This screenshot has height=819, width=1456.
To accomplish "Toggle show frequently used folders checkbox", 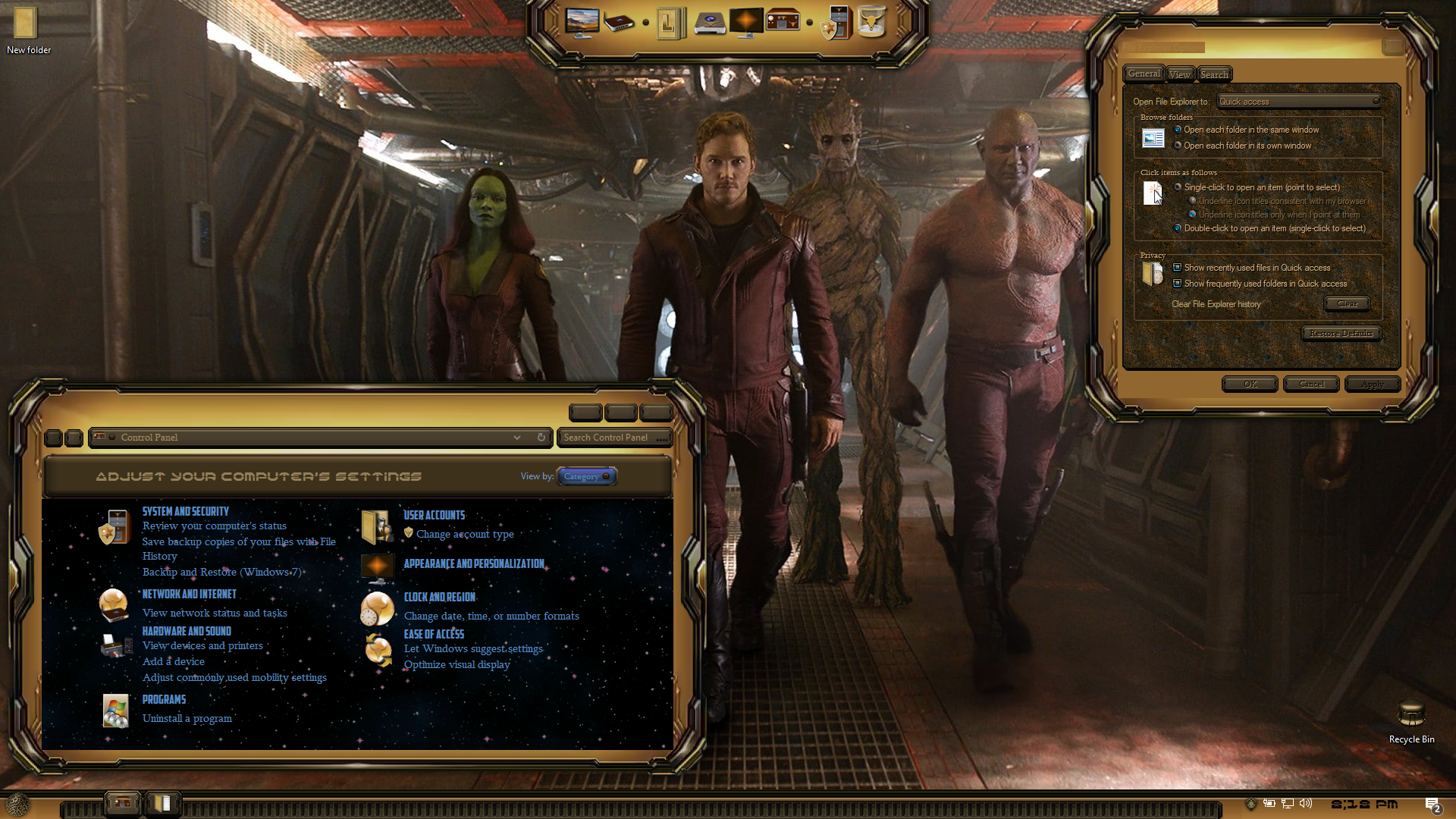I will 1177,284.
